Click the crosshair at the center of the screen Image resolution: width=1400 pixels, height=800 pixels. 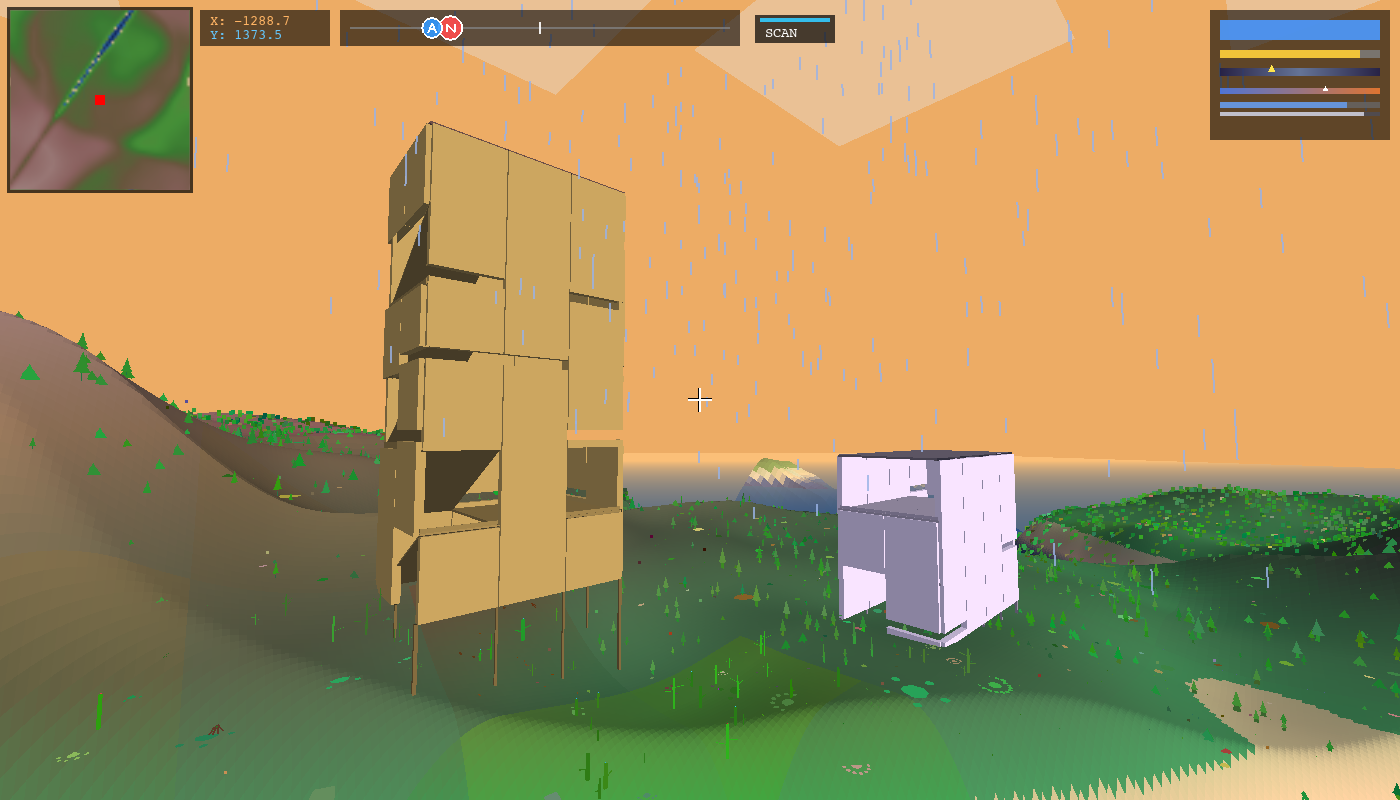(x=699, y=400)
